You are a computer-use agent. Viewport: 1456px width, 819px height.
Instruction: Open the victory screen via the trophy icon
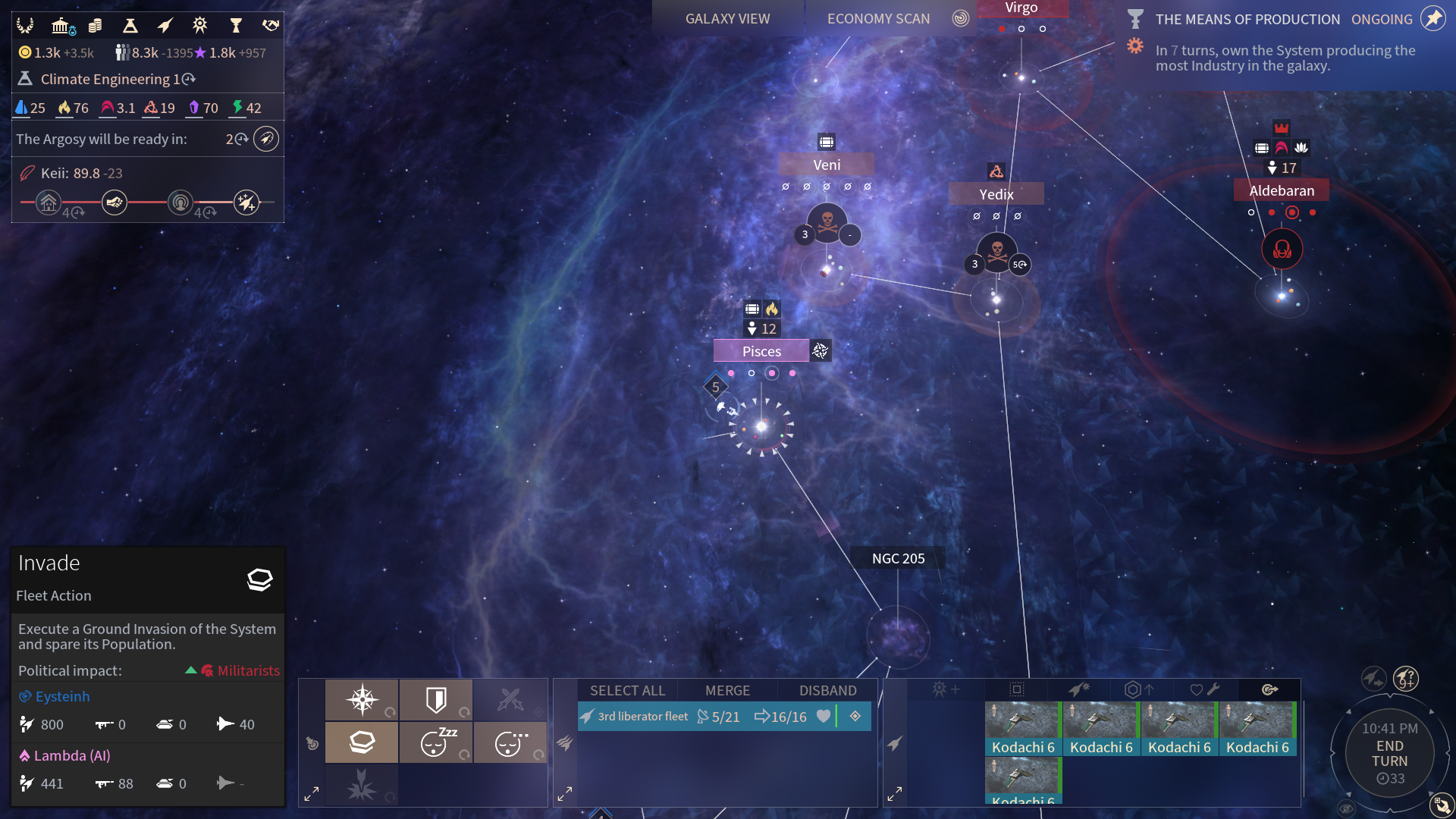236,26
